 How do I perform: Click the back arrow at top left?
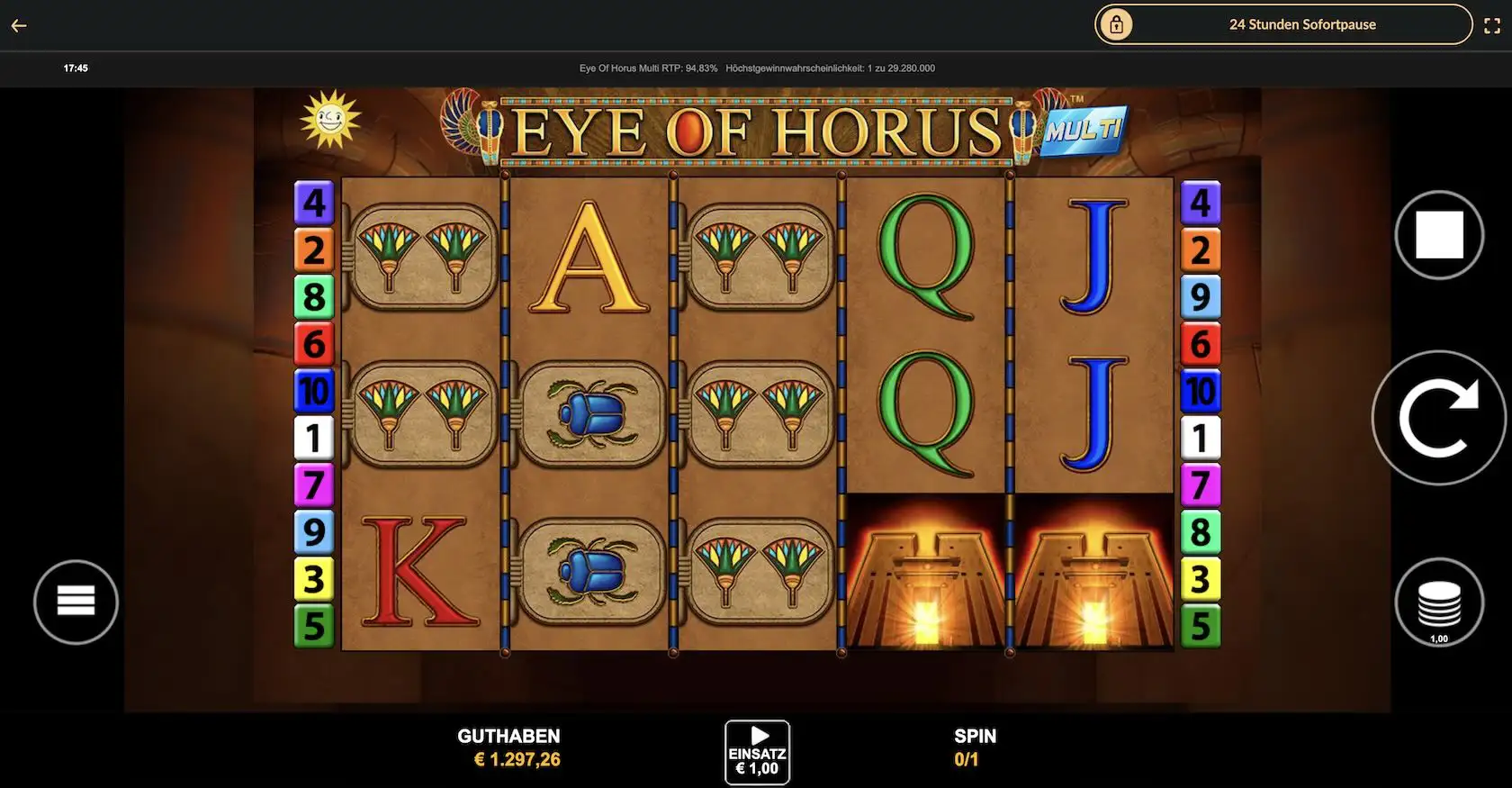[19, 24]
